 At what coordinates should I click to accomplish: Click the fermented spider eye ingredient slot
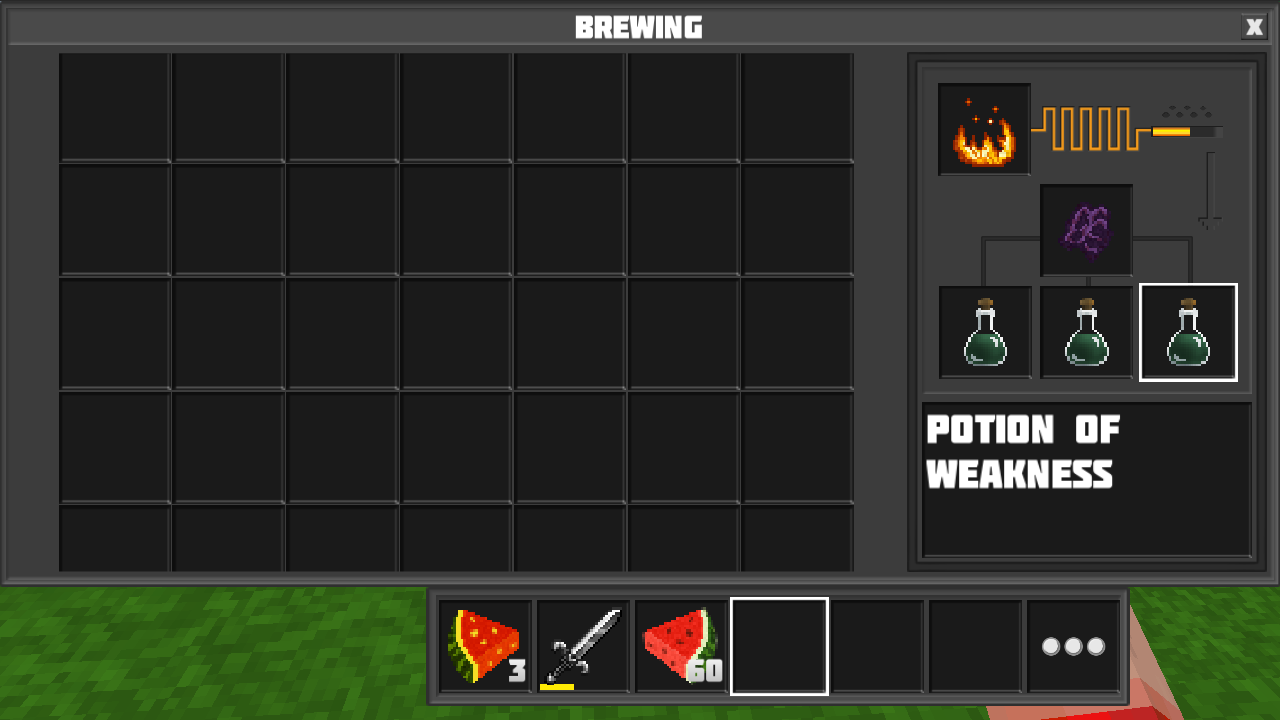(1086, 230)
